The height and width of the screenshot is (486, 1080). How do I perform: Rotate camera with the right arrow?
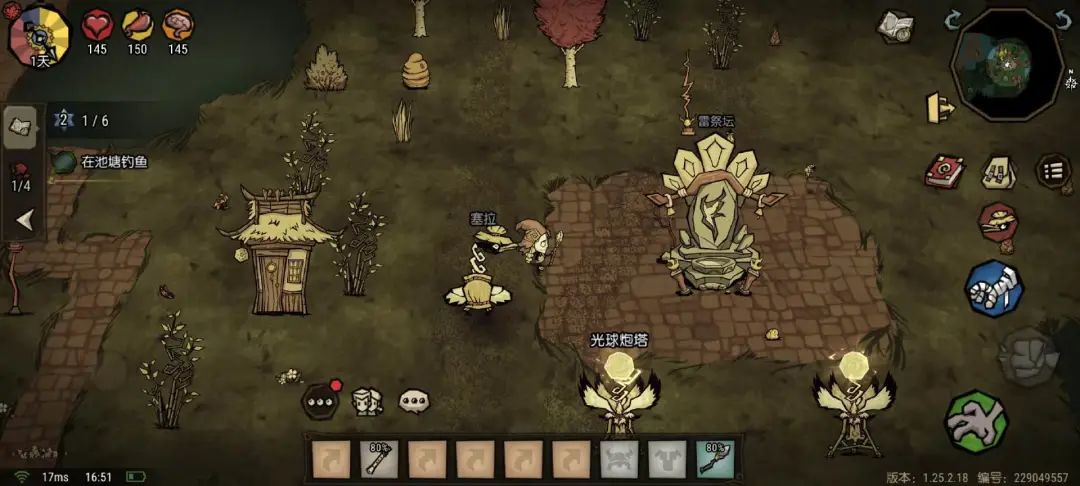[x=1064, y=20]
